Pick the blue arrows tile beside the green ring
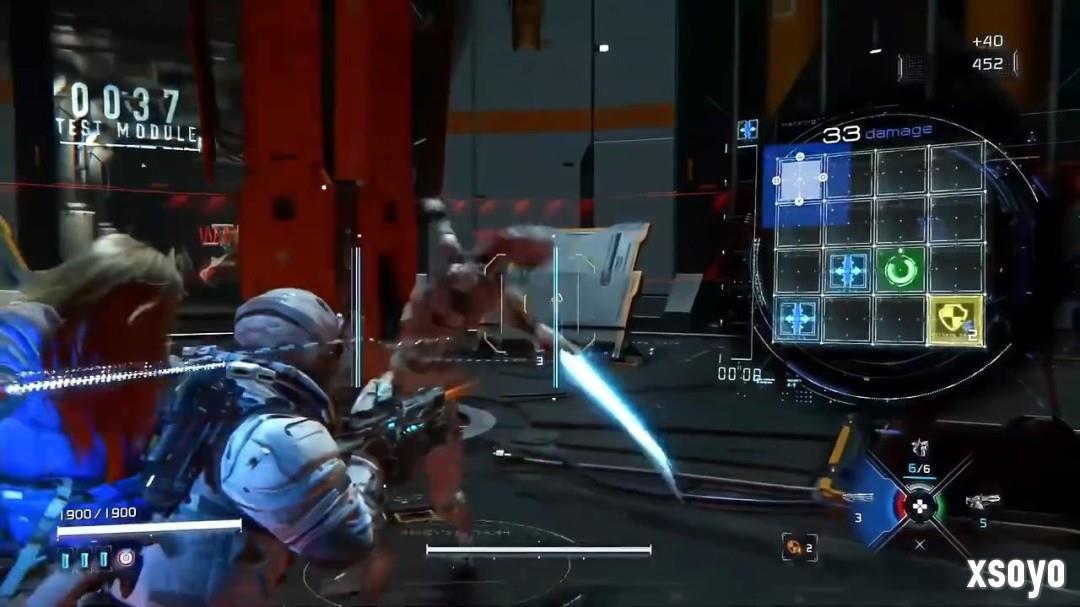Viewport: 1080px width, 607px height. coord(850,270)
